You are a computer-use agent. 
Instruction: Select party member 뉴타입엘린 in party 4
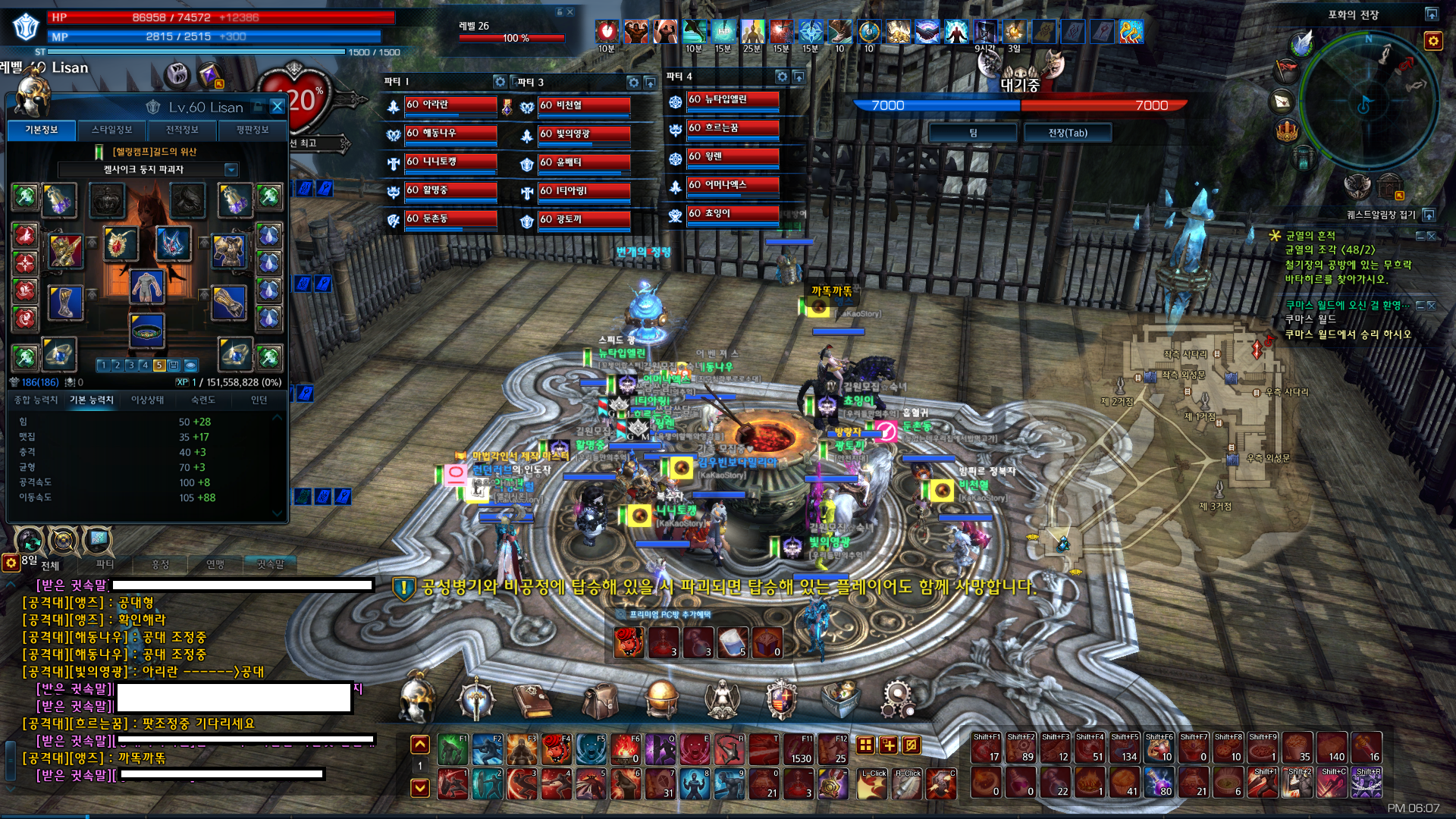pyautogui.click(x=733, y=100)
